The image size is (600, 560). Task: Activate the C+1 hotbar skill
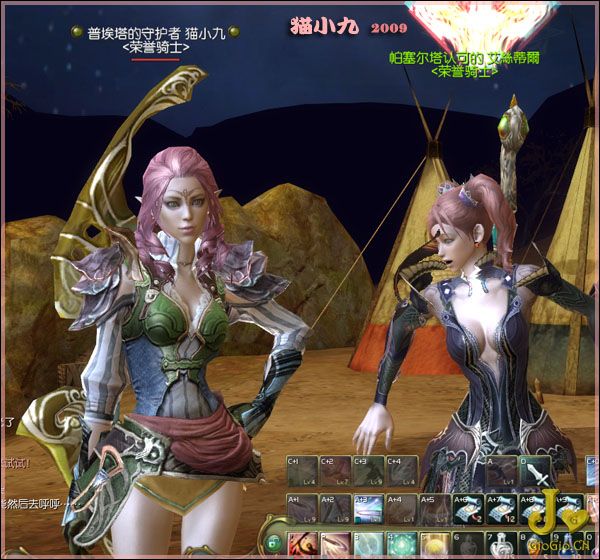(x=302, y=471)
